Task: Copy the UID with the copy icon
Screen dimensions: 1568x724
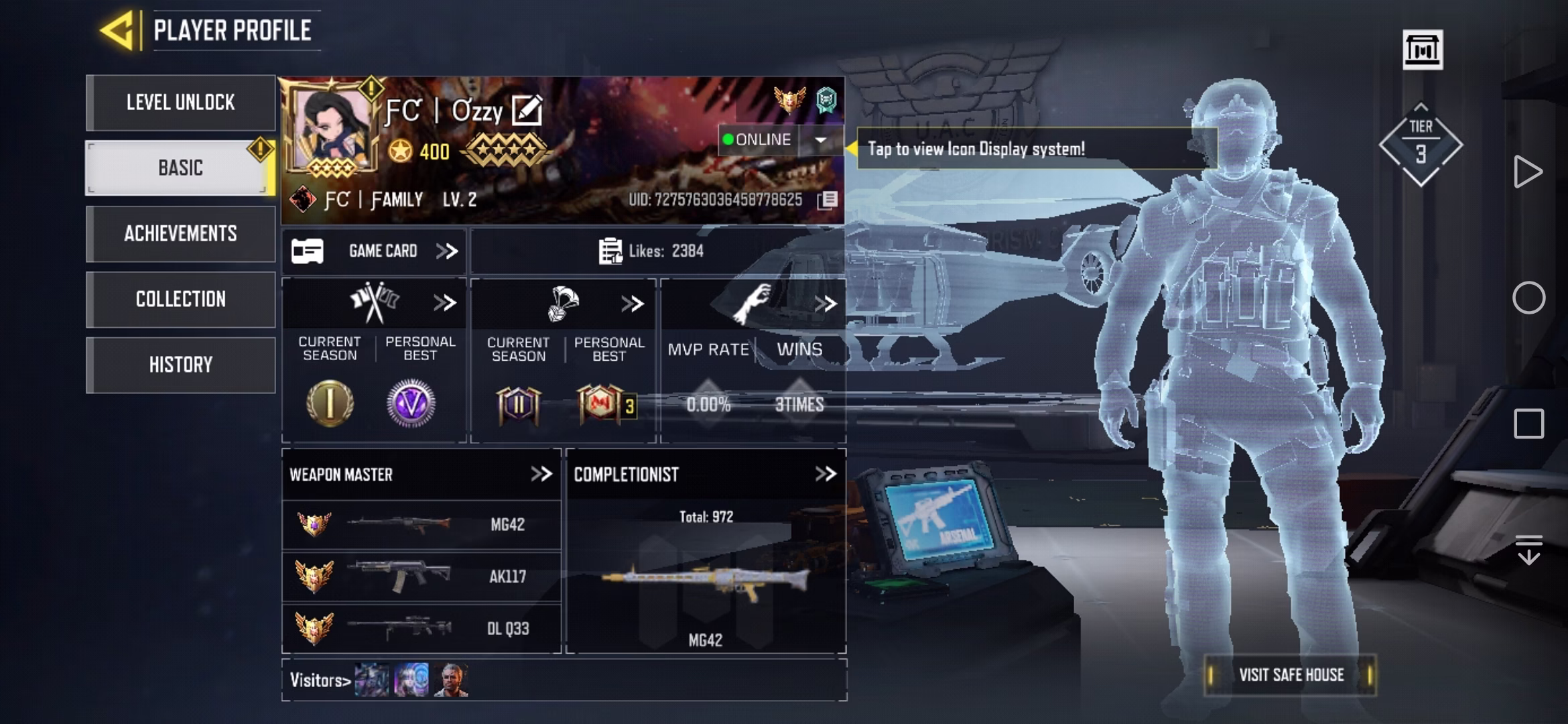Action: [x=828, y=200]
